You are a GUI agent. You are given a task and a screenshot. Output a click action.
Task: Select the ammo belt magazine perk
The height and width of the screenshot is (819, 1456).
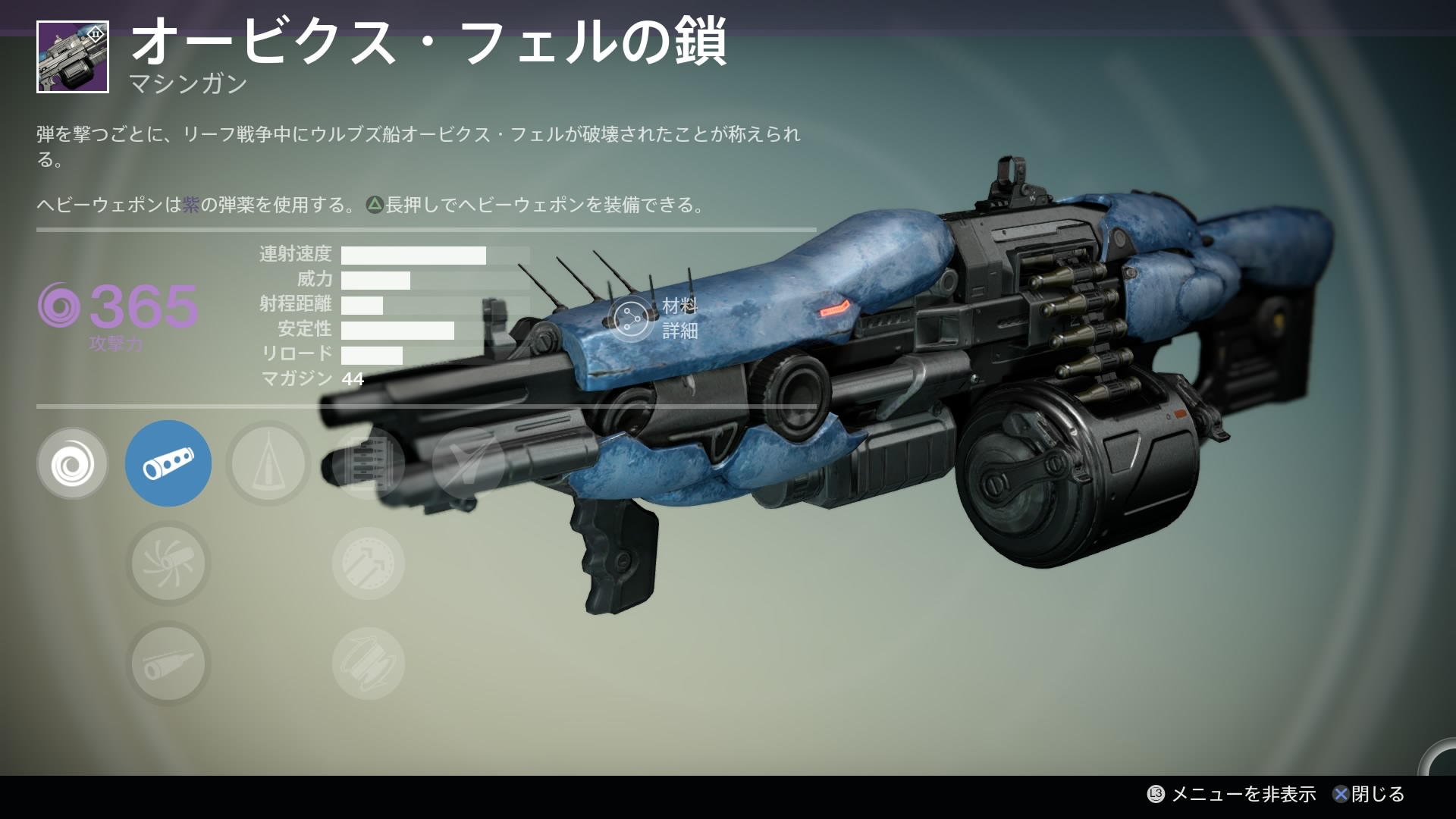[x=369, y=463]
